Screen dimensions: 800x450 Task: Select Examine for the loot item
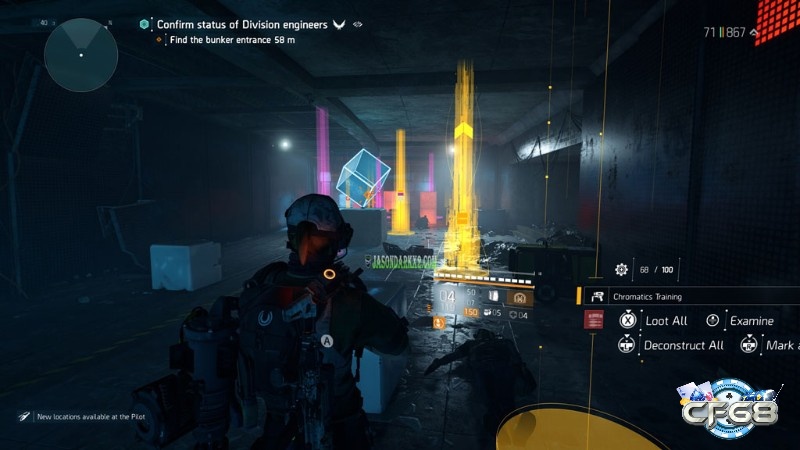tap(748, 321)
